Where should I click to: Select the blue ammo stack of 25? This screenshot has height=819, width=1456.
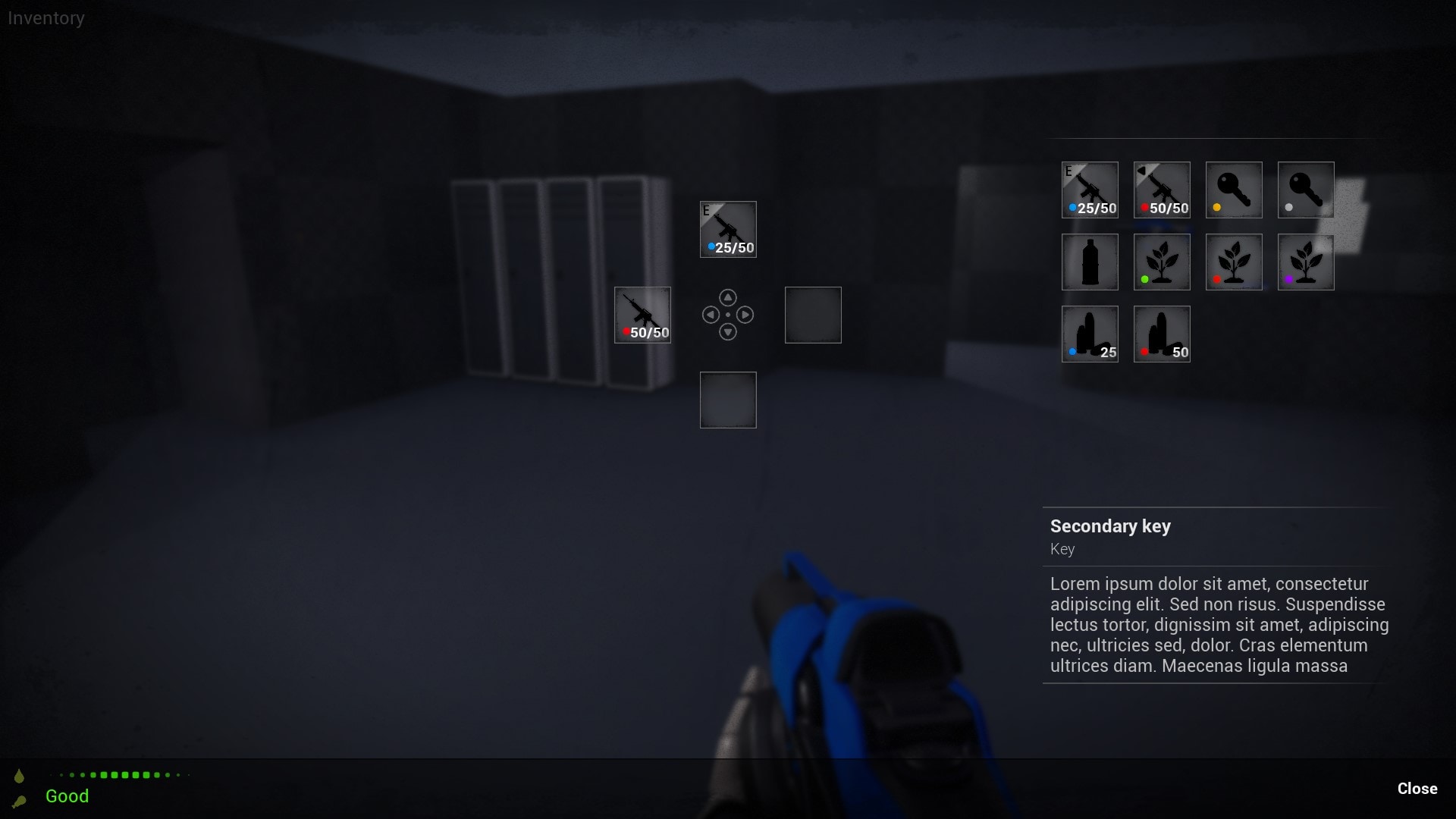tap(1090, 334)
